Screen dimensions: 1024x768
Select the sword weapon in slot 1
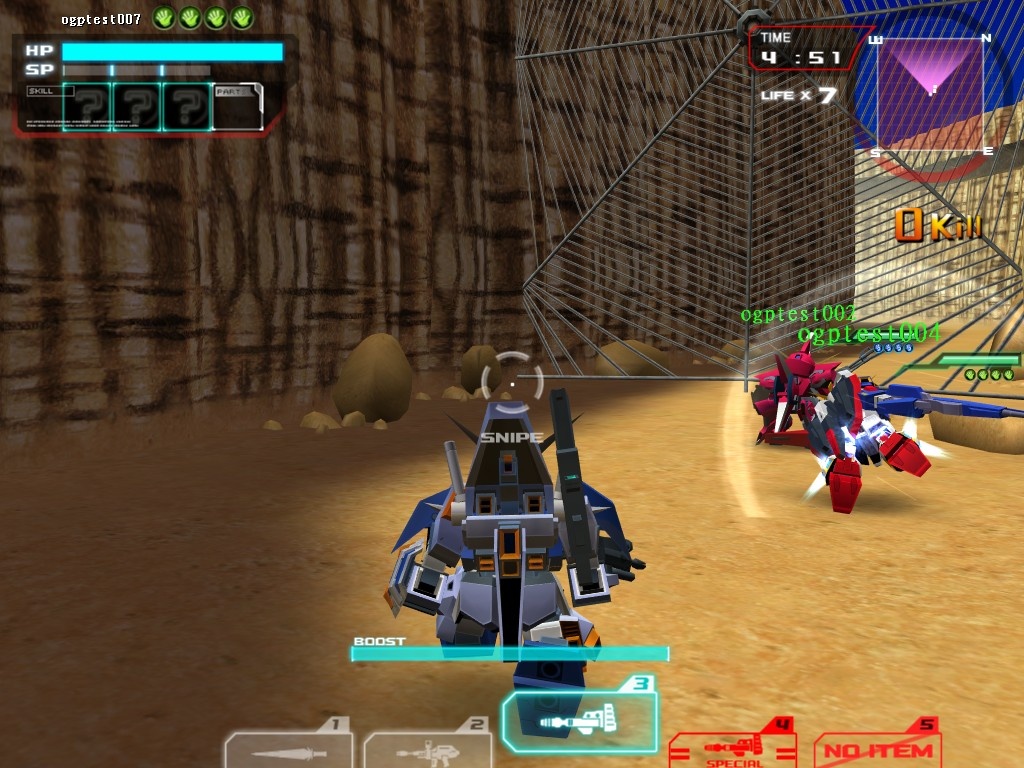[x=288, y=749]
